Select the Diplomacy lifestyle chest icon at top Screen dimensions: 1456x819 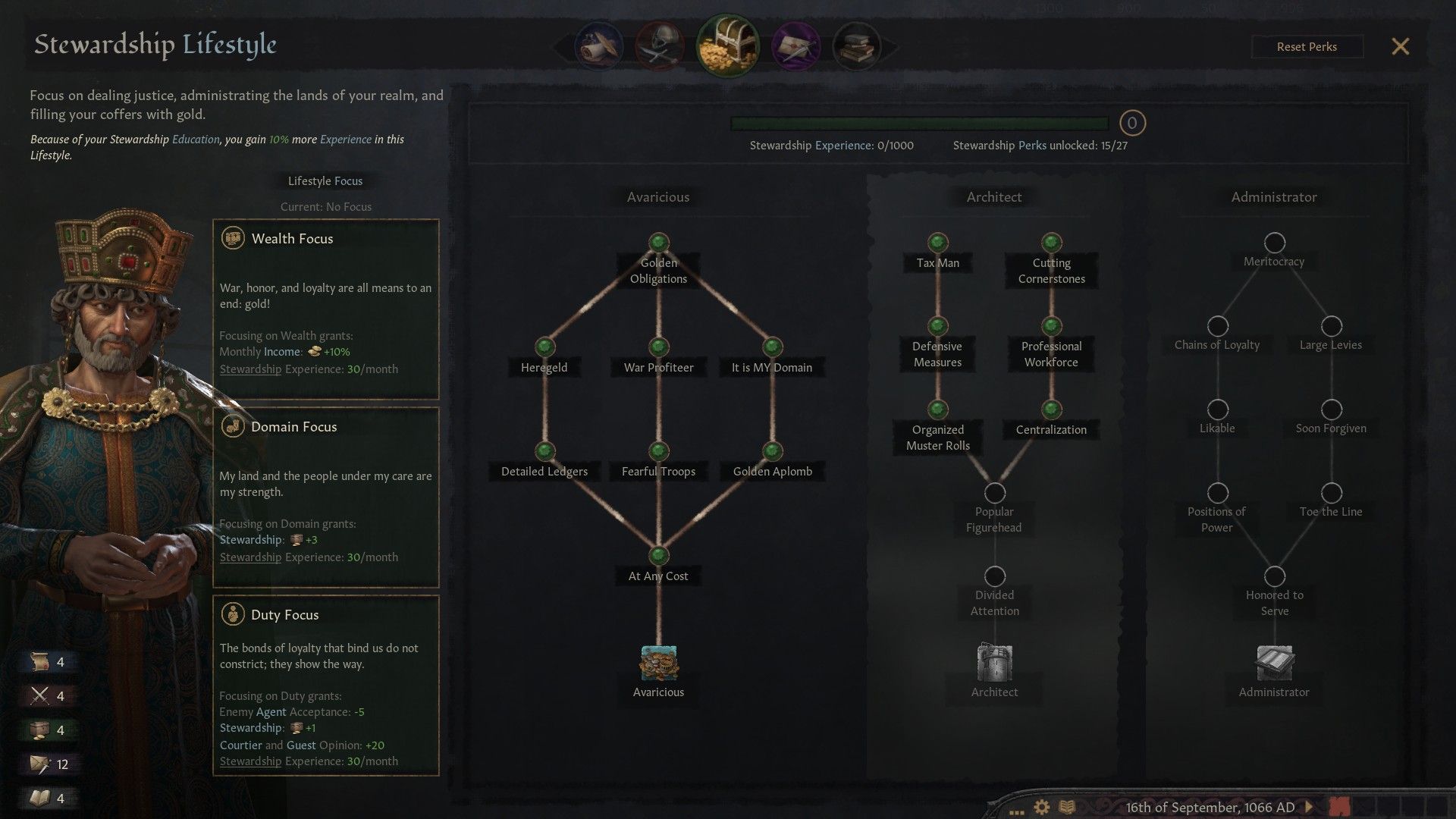pyautogui.click(x=599, y=45)
